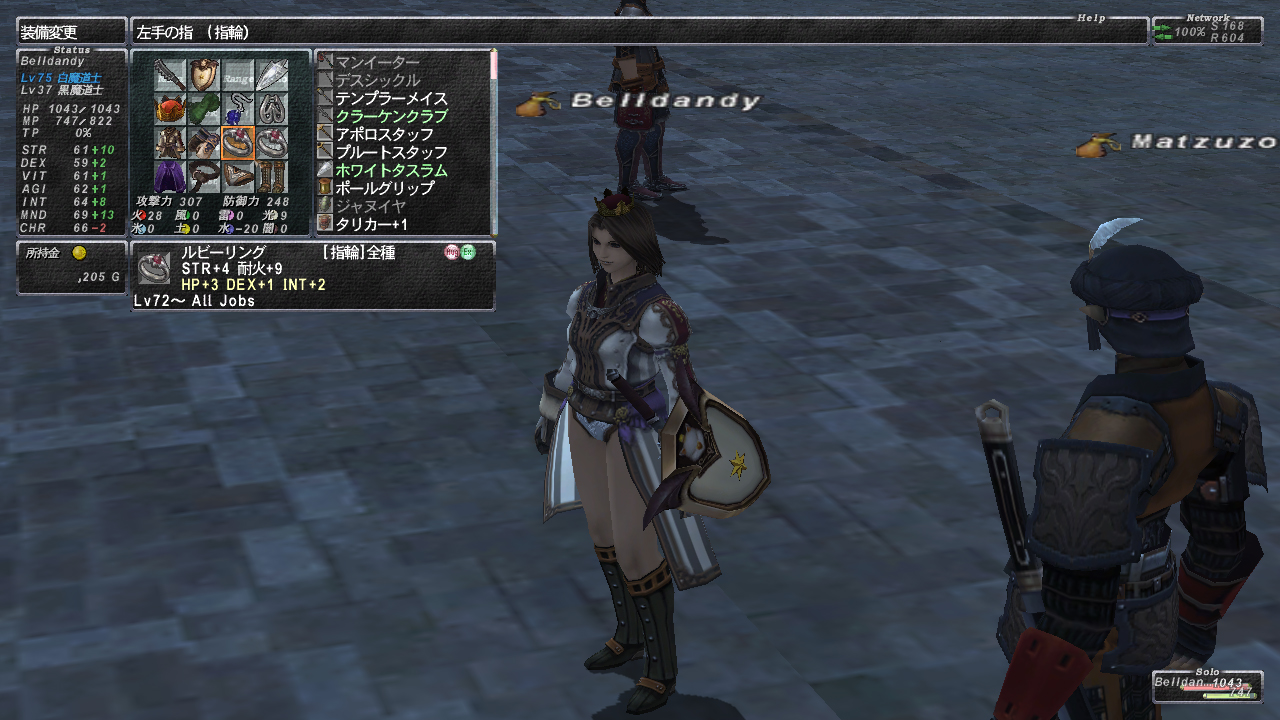Select the waist belt slot
This screenshot has width=1280, height=720.
pos(204,177)
